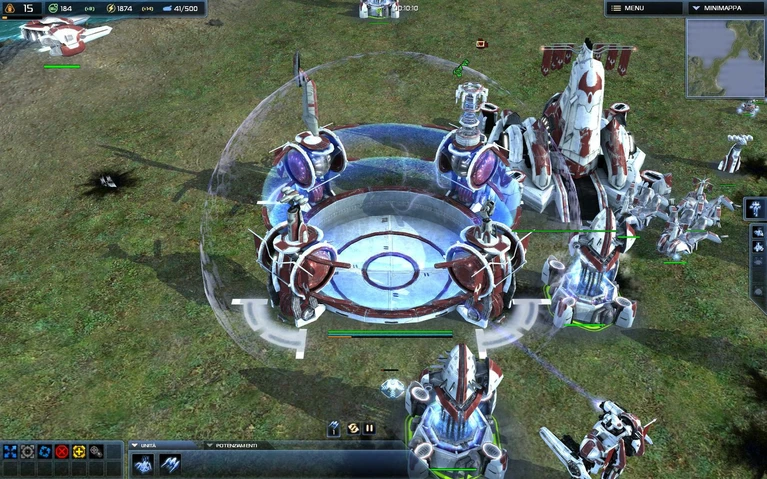The width and height of the screenshot is (767, 479).
Task: Click on the minimap
Action: click(x=725, y=57)
